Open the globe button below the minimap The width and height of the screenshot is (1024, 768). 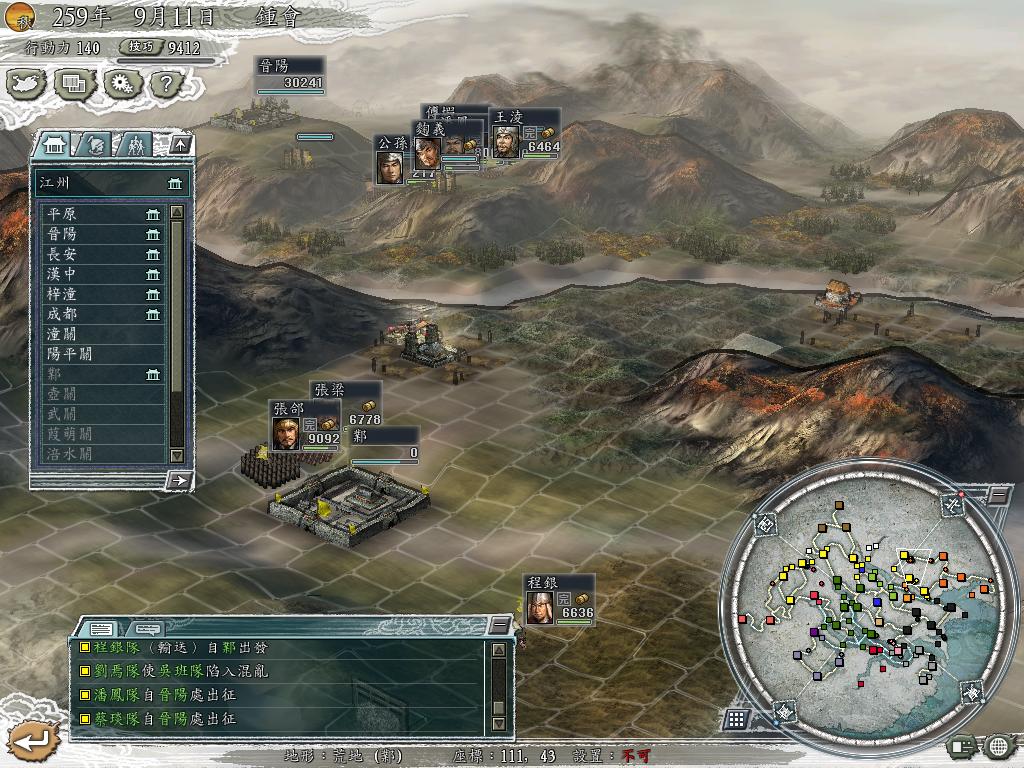pos(998,745)
